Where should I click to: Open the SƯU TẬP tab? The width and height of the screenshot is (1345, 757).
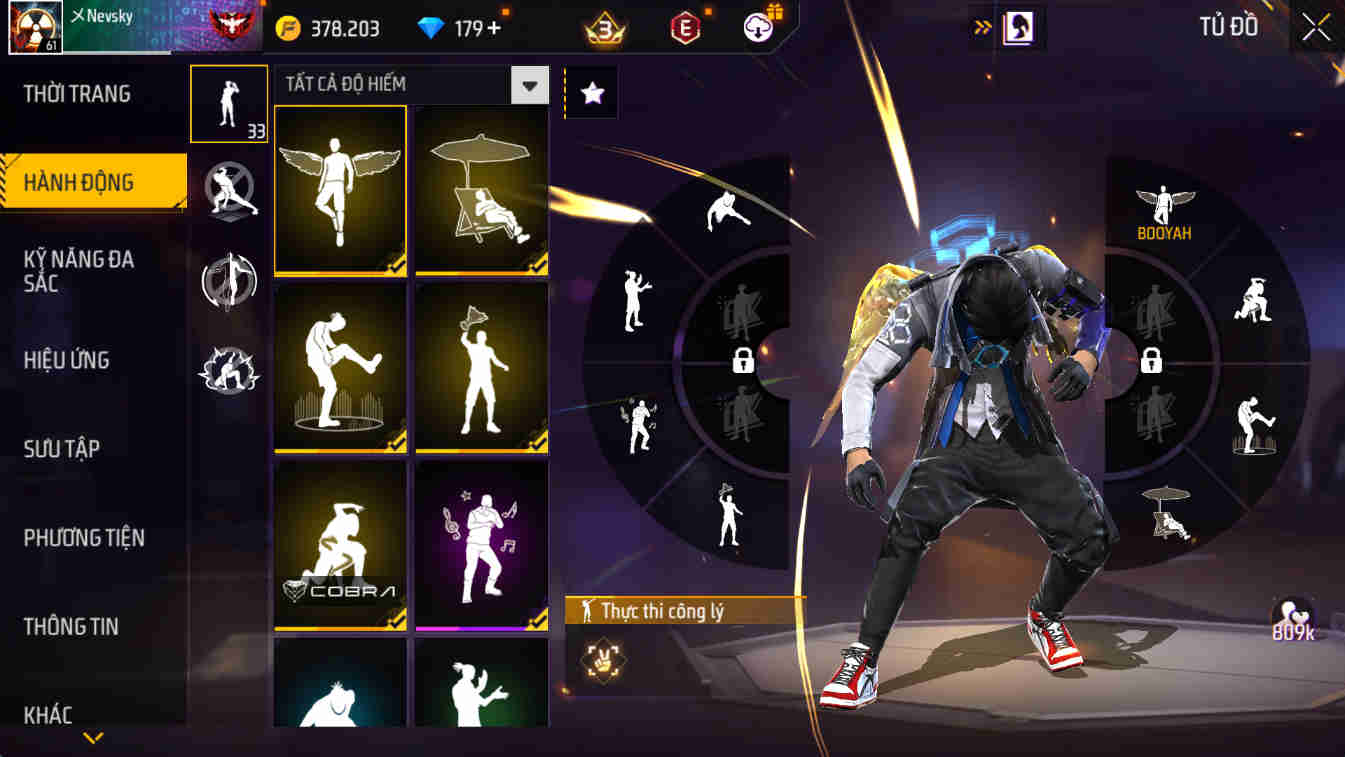pos(62,449)
